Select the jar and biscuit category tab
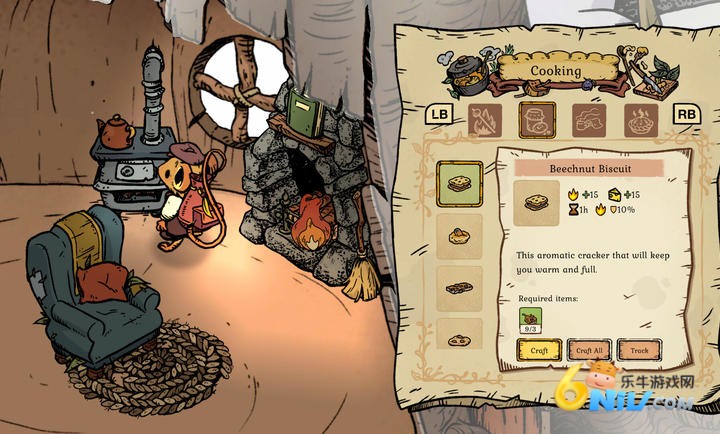The height and width of the screenshot is (434, 720). [537, 120]
